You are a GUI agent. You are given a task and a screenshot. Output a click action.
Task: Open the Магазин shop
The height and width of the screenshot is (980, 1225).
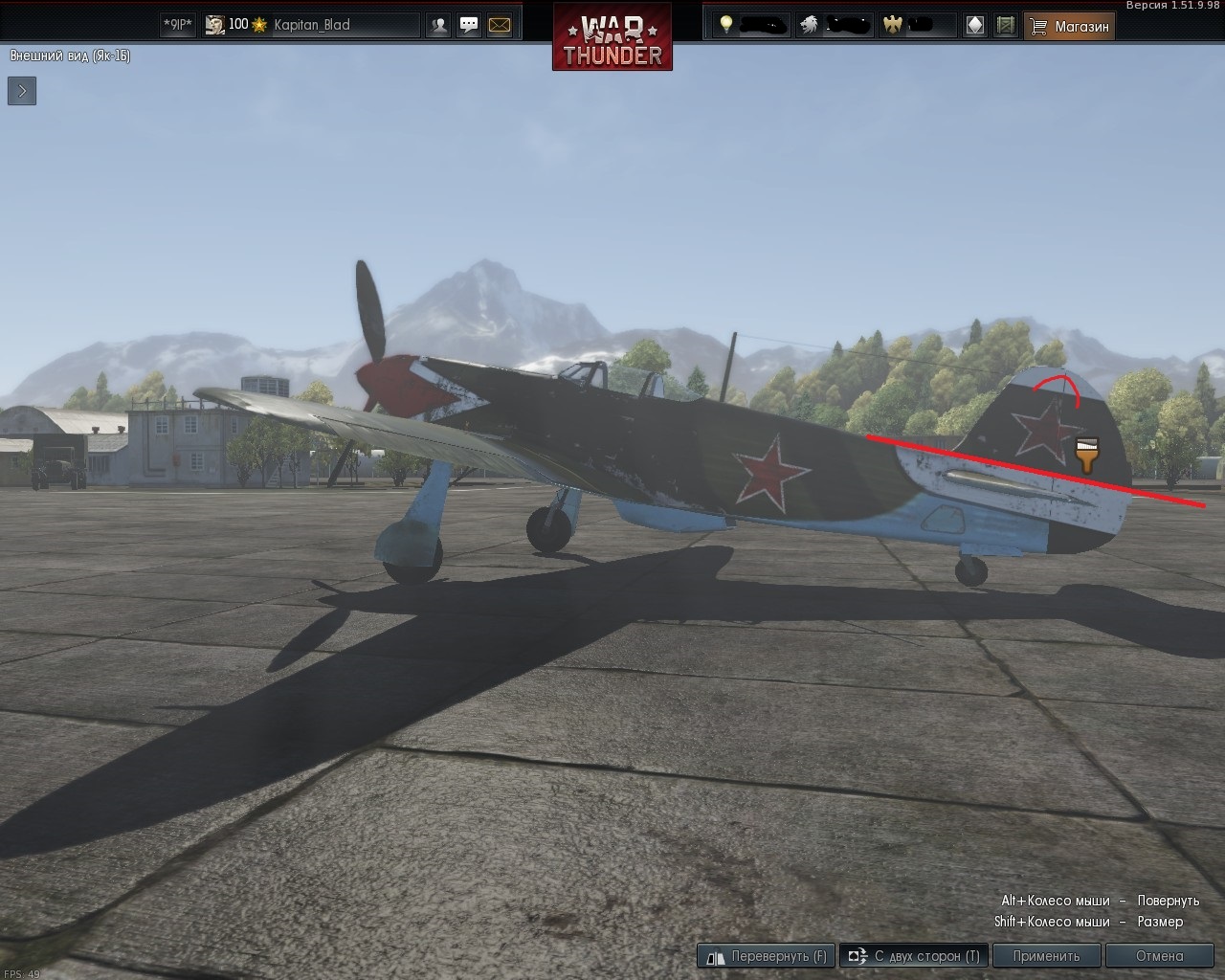(x=1069, y=26)
